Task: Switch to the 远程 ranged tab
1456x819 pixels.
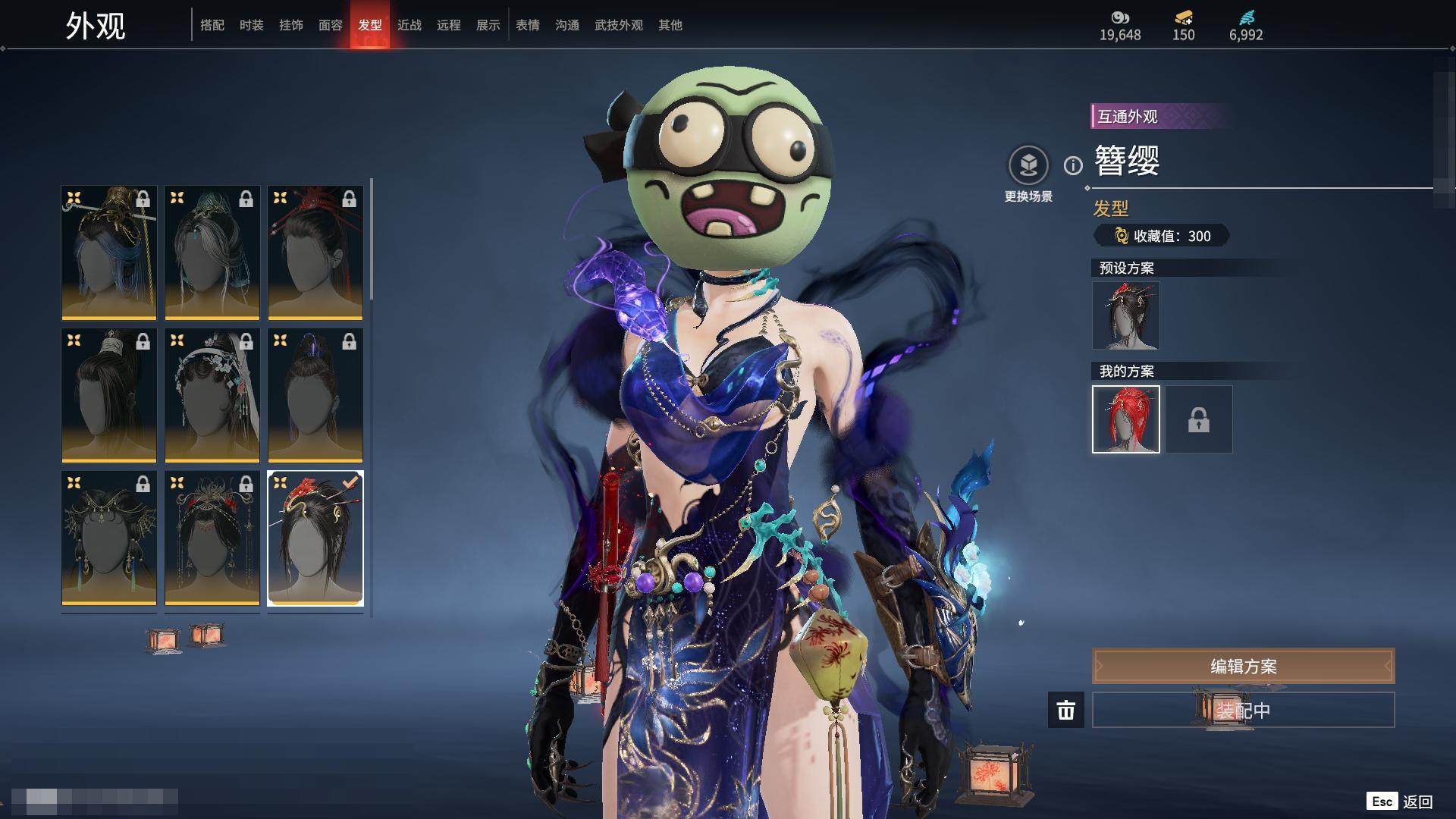Action: (449, 25)
